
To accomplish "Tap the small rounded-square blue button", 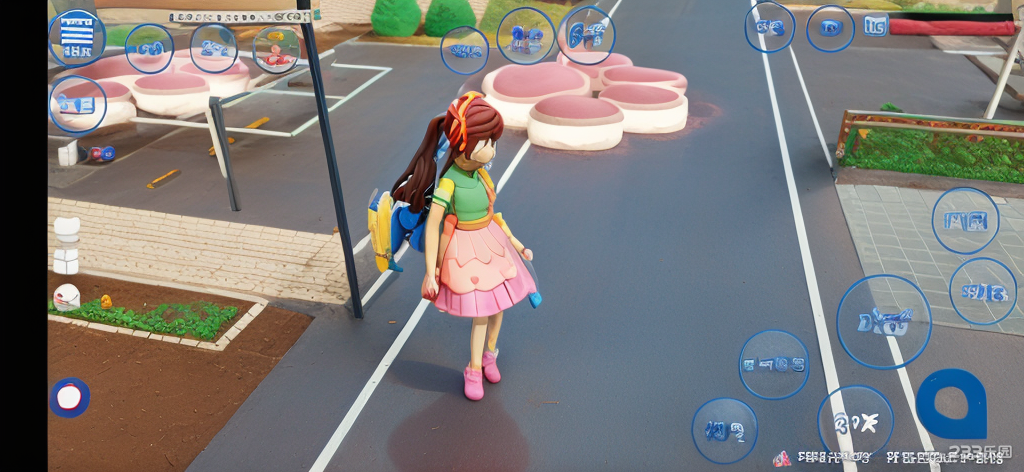I will pyautogui.click(x=875, y=26).
